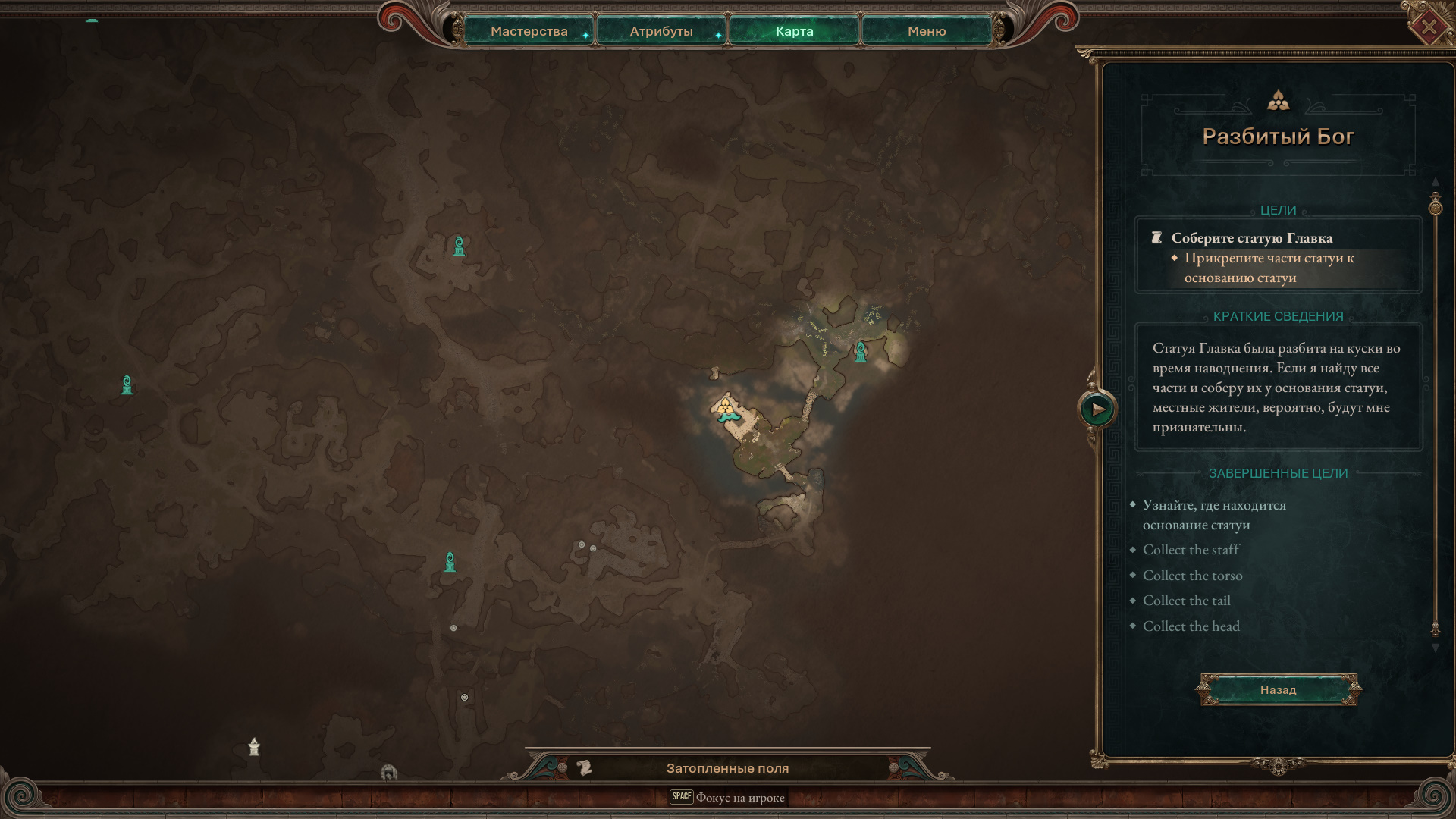The width and height of the screenshot is (1456, 819).
Task: Click the white shrine marker on map
Action: tap(254, 747)
